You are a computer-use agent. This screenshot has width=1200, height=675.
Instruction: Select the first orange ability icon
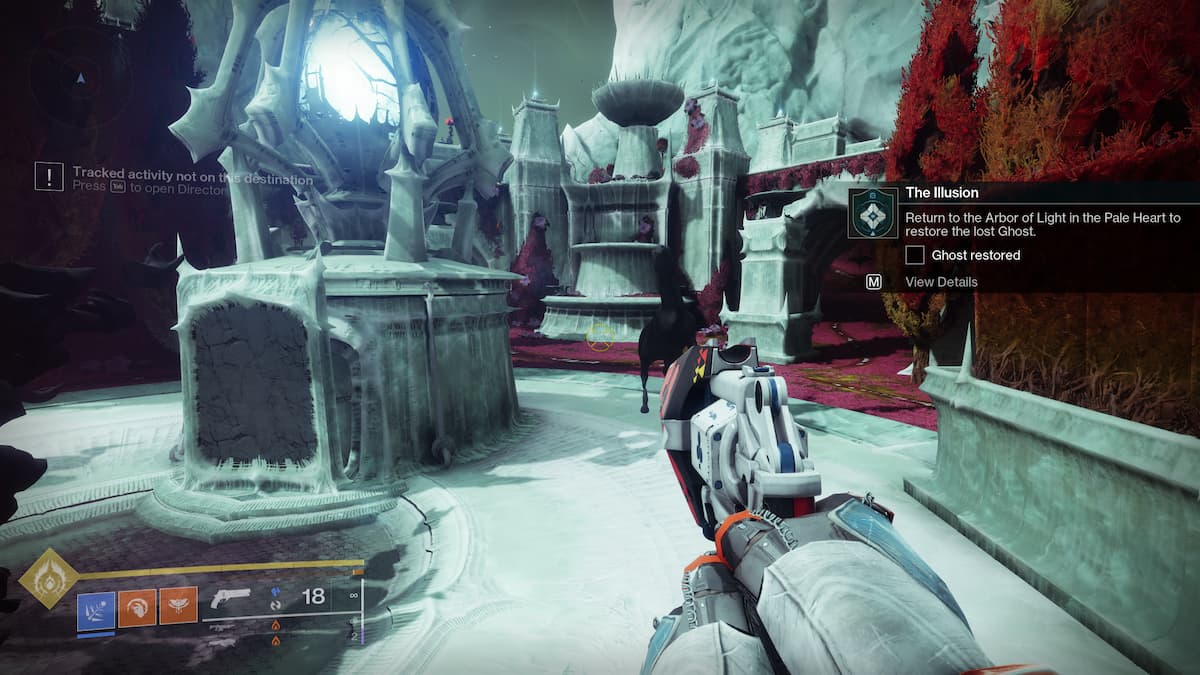137,606
